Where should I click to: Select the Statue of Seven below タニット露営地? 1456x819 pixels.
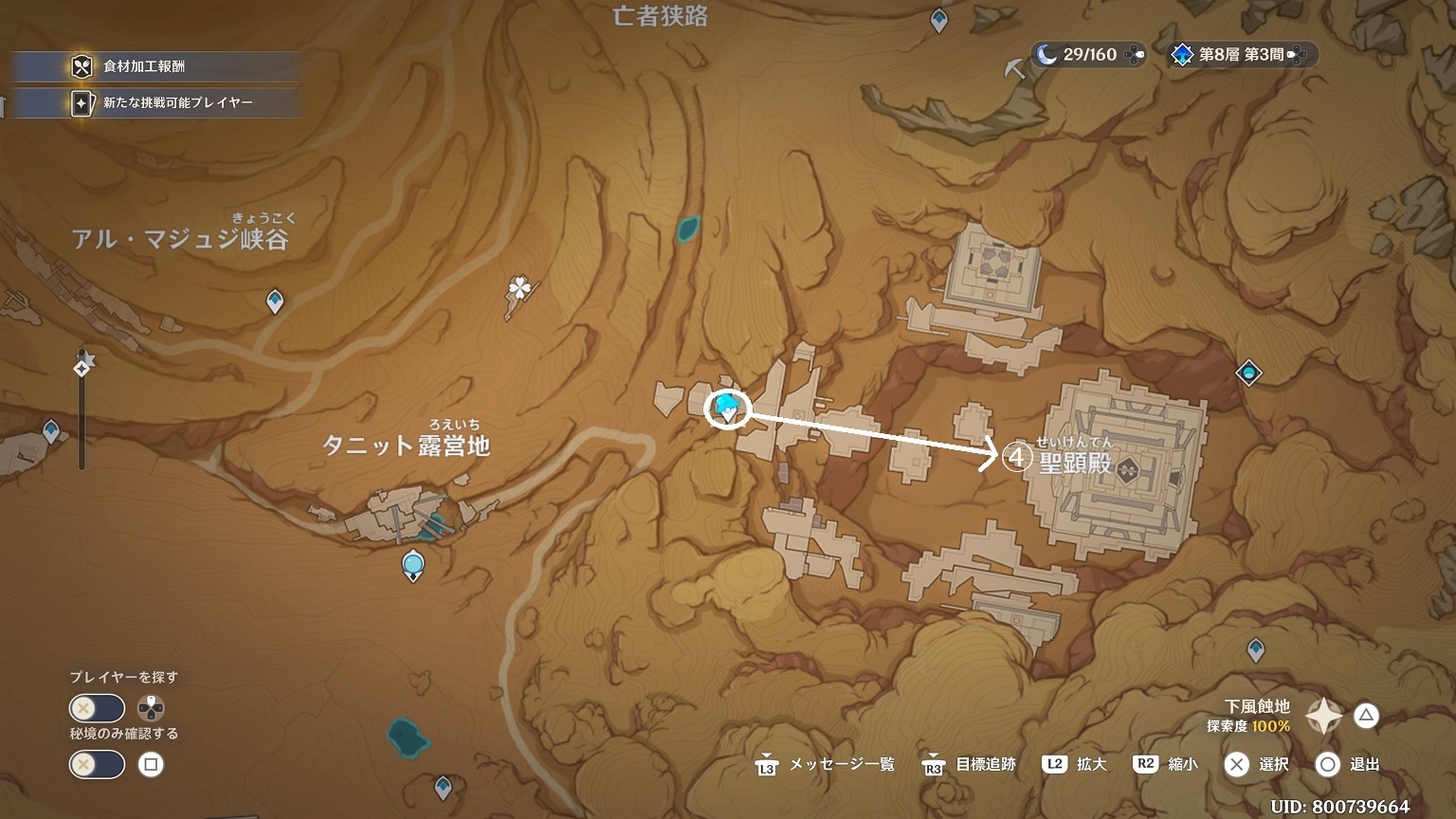(x=412, y=565)
